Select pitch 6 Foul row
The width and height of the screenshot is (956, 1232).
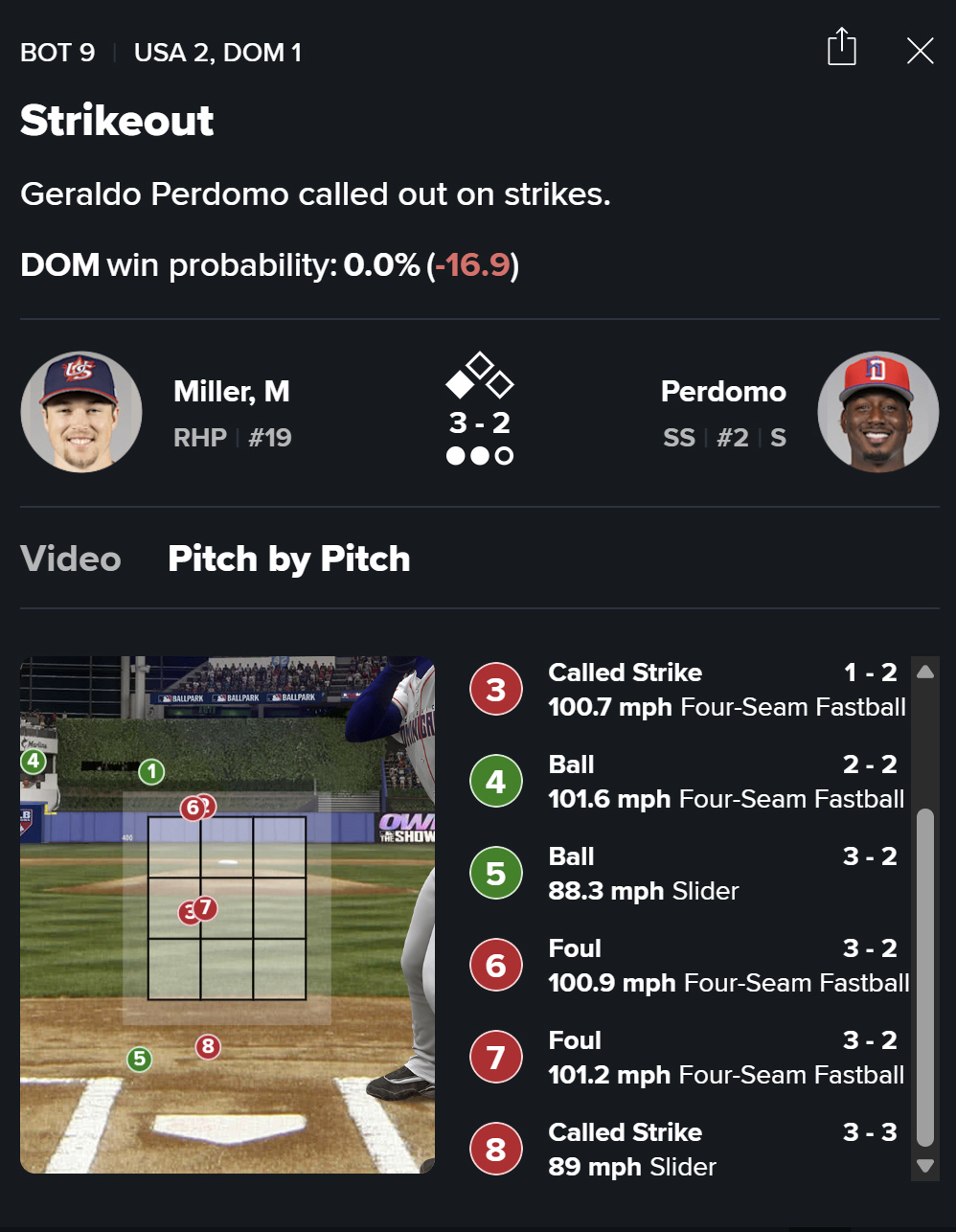(x=688, y=966)
